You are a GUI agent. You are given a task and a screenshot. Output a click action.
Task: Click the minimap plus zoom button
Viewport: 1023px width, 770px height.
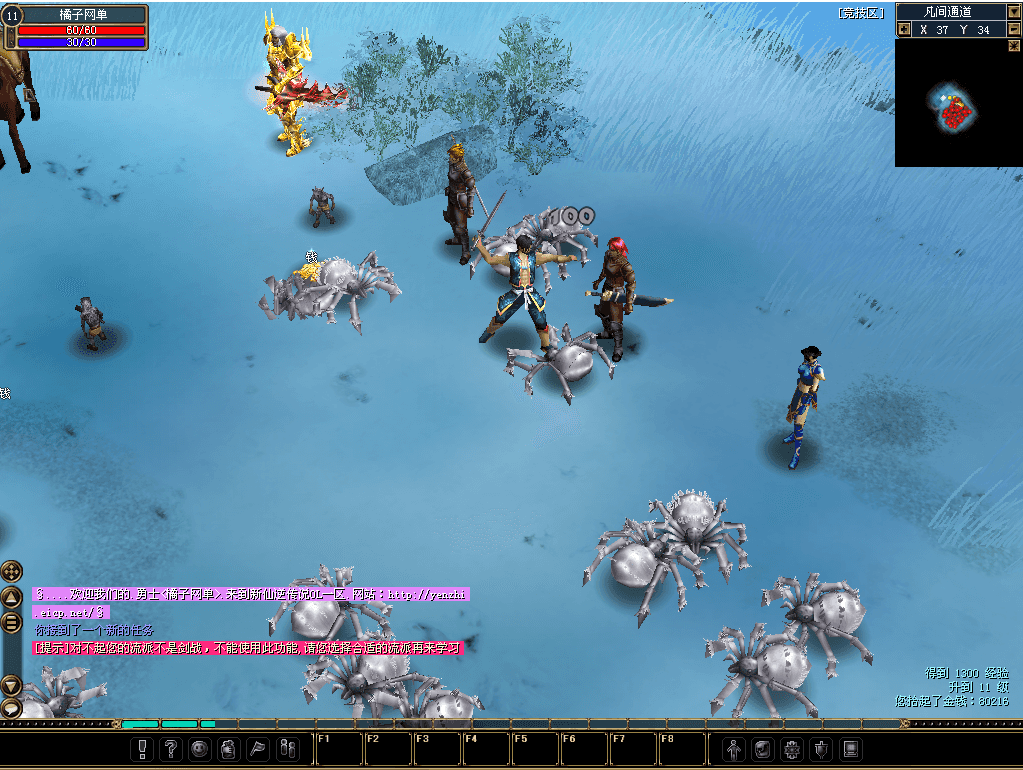tap(904, 30)
